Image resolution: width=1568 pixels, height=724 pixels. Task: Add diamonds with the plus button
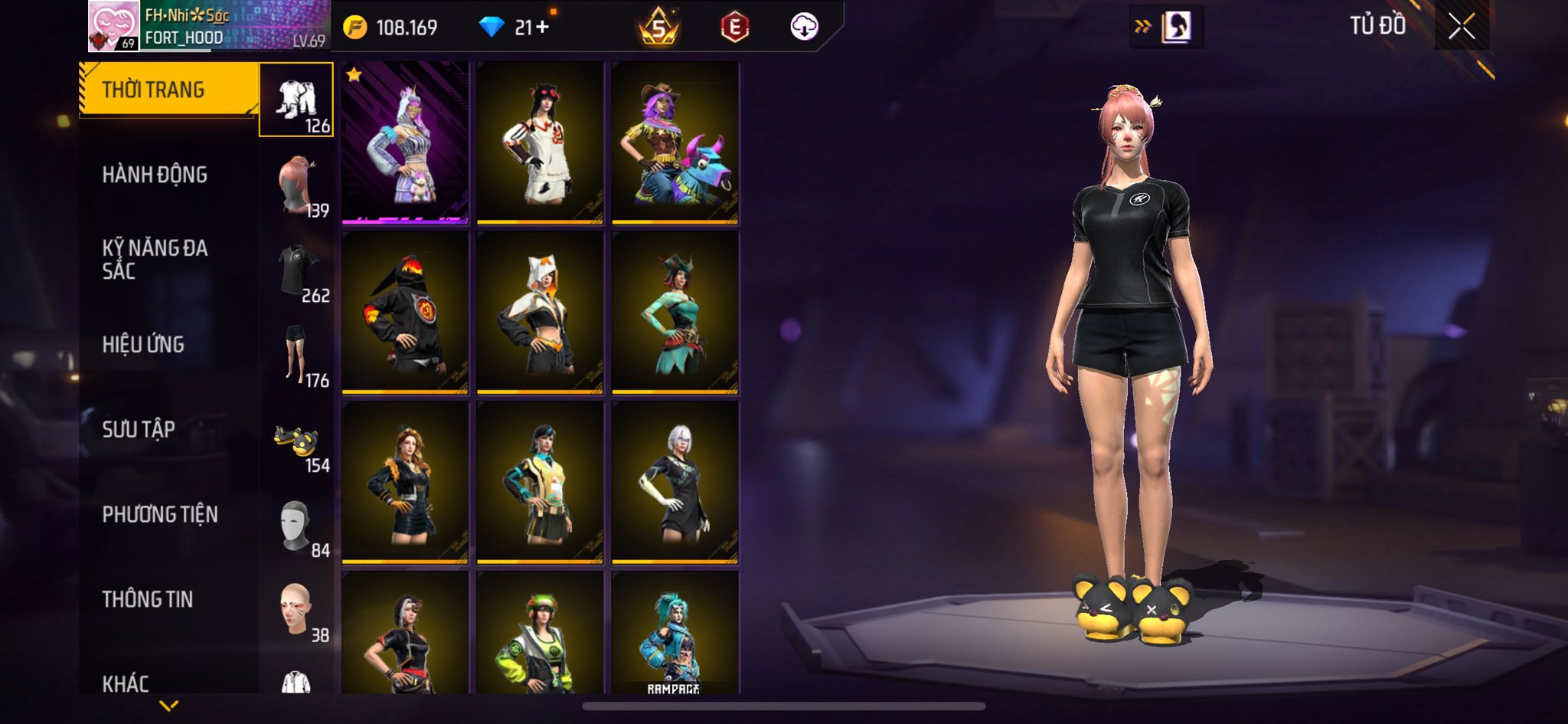[x=543, y=28]
